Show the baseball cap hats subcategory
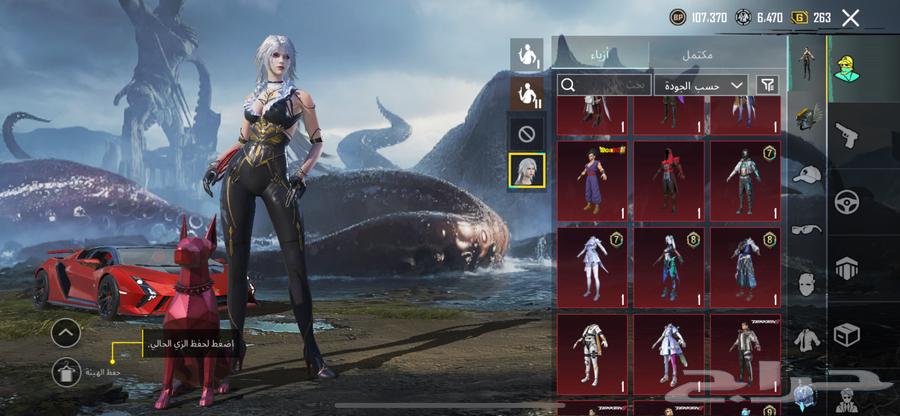 coord(807,175)
